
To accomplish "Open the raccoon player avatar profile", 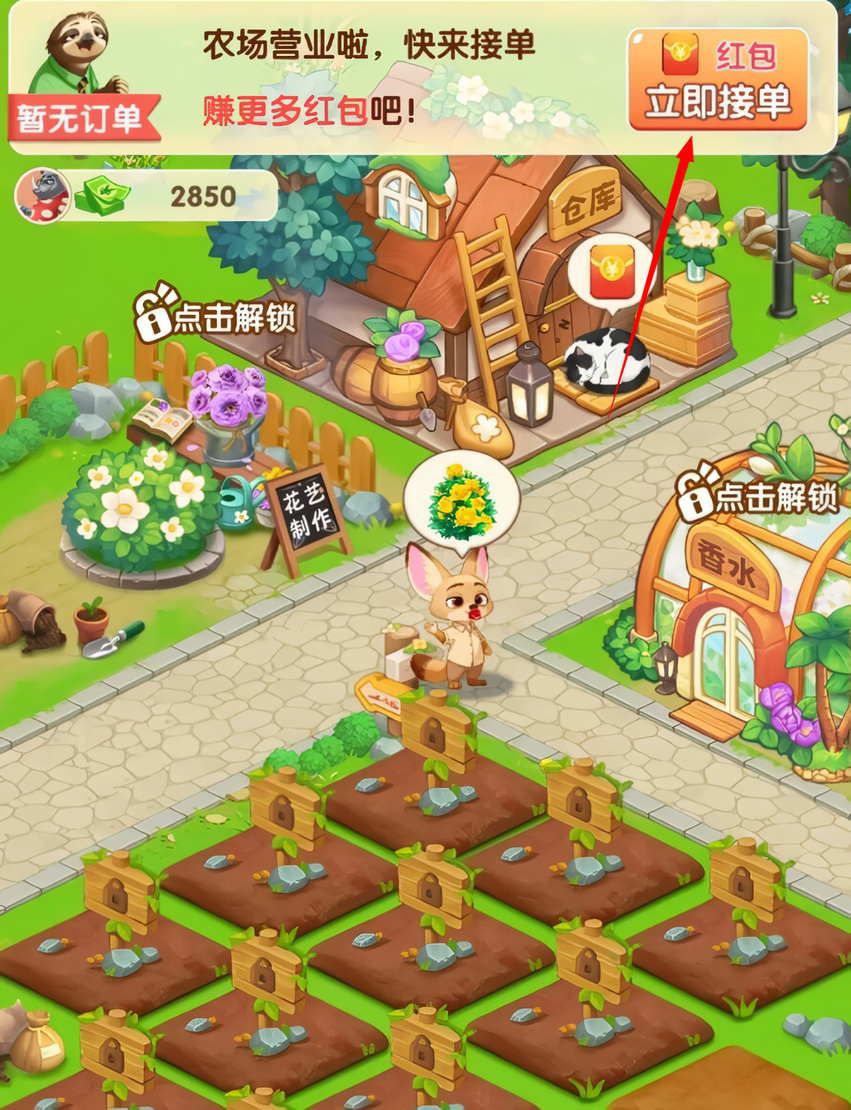I will coord(41,195).
